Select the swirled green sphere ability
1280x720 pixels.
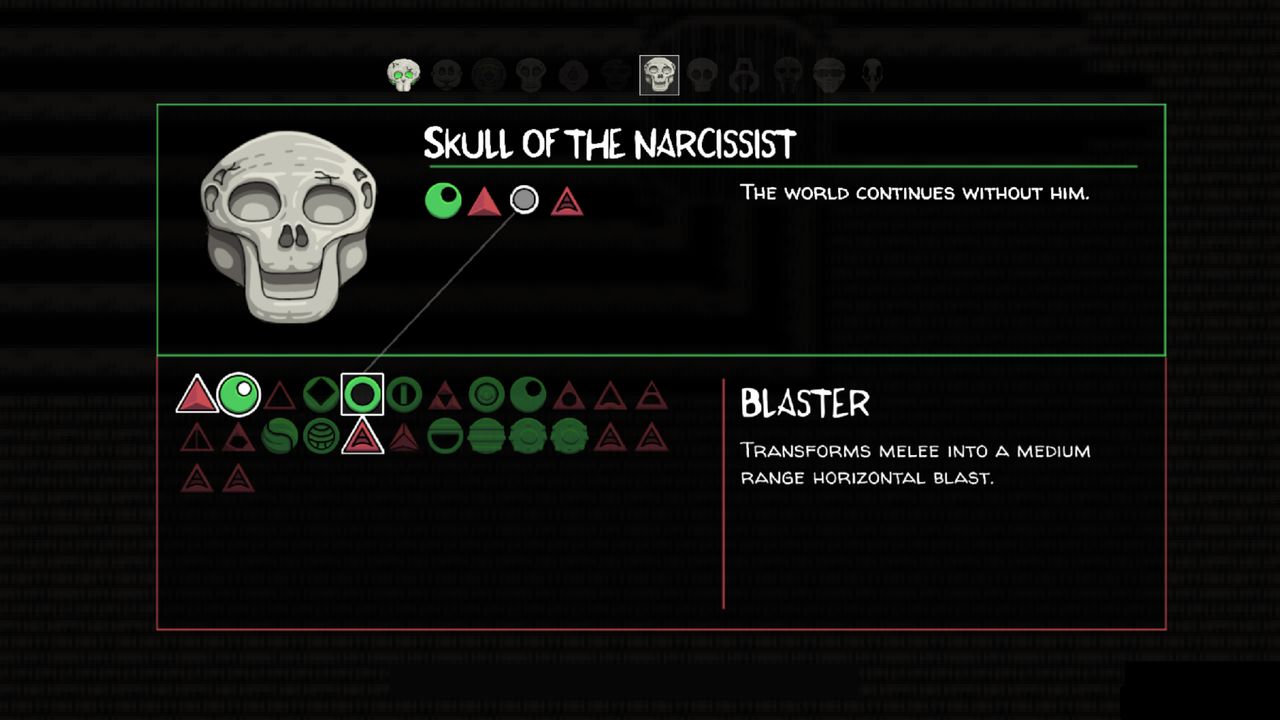click(281, 437)
